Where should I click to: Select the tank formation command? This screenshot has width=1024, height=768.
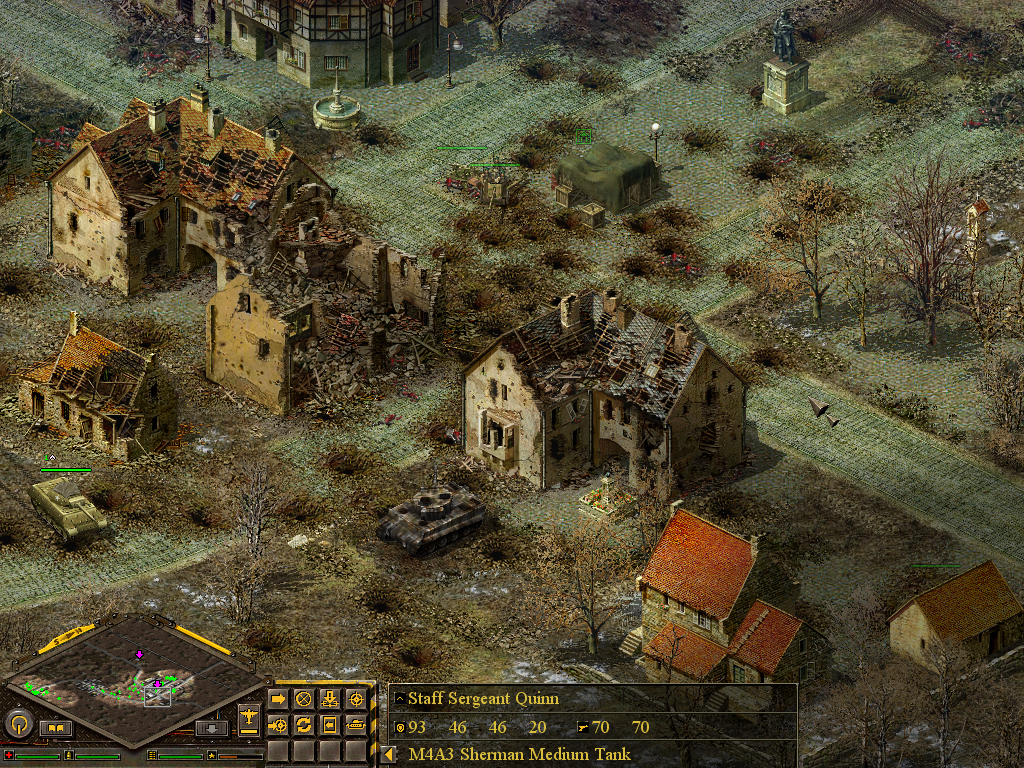point(355,724)
